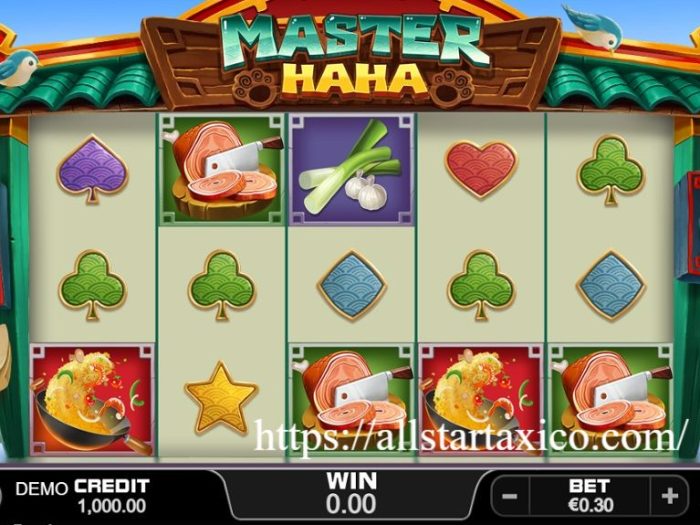Decrease the bet with the minus button
Screen dimensions: 700x525
click(510, 495)
